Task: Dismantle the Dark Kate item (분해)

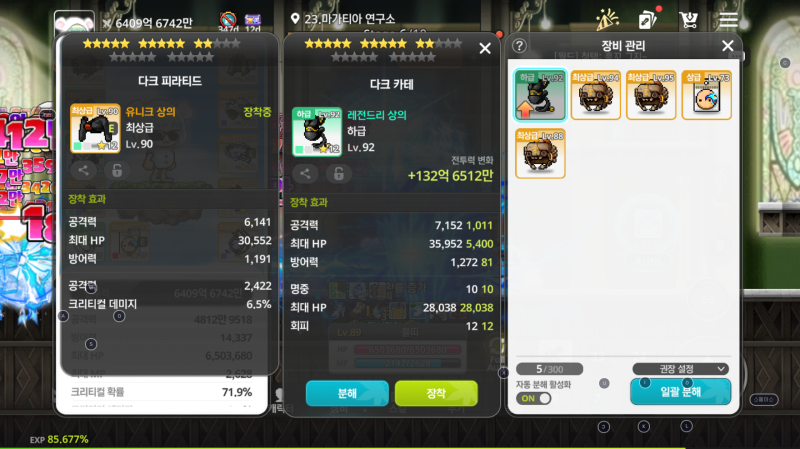Action: (x=347, y=393)
